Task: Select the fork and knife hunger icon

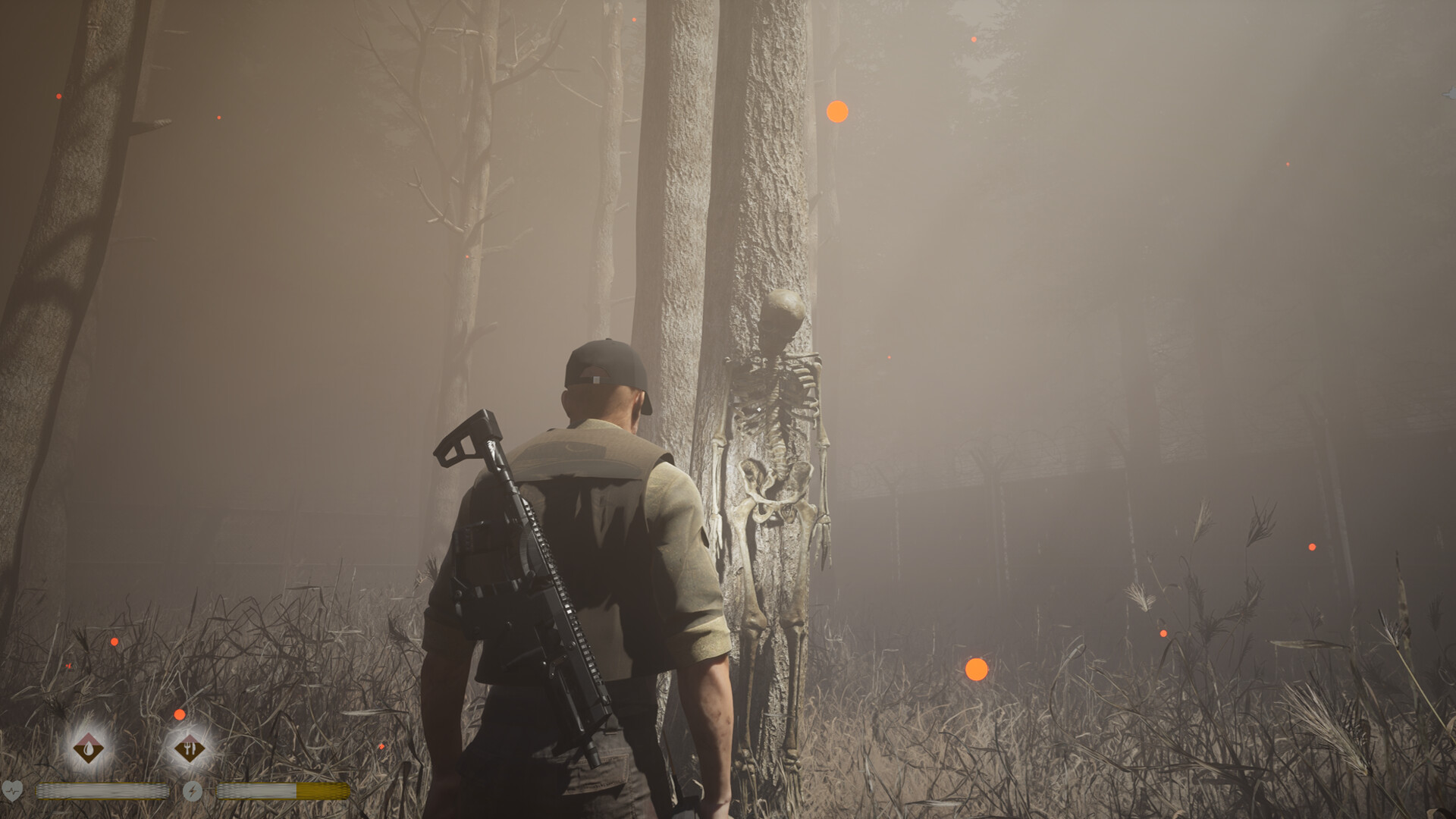Action: (189, 749)
